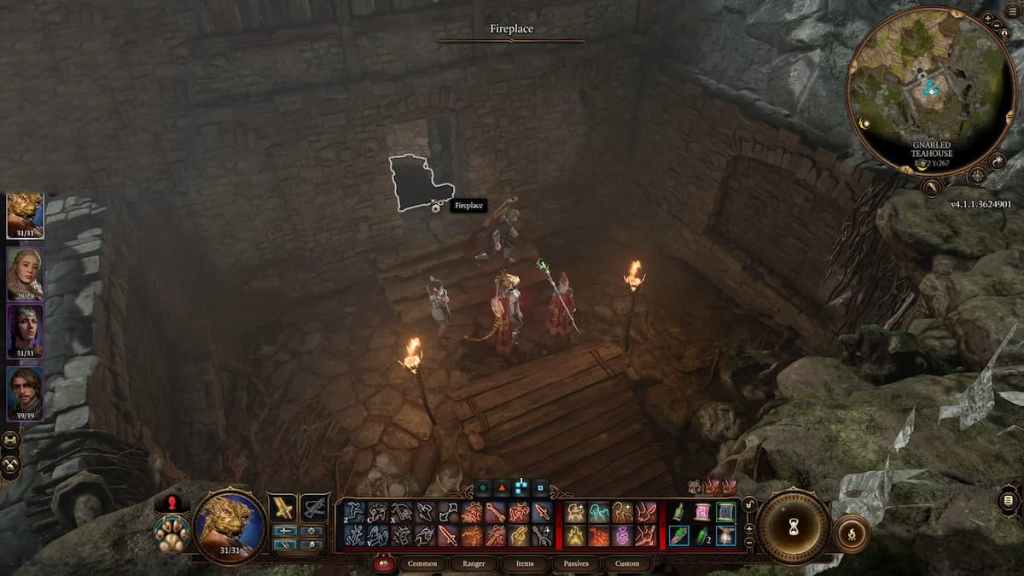Select the melee weapon set slot
Image resolution: width=1024 pixels, height=576 pixels.
(x=283, y=509)
